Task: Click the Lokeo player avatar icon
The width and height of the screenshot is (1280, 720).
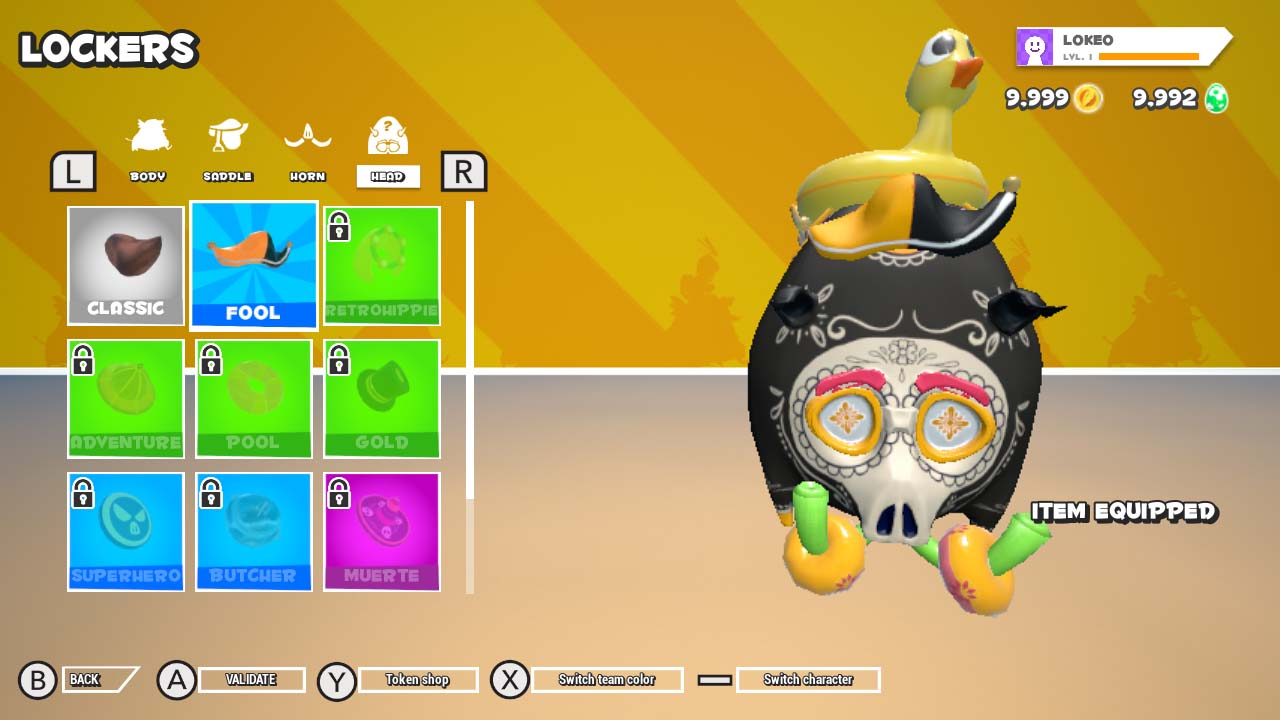Action: (x=1034, y=46)
